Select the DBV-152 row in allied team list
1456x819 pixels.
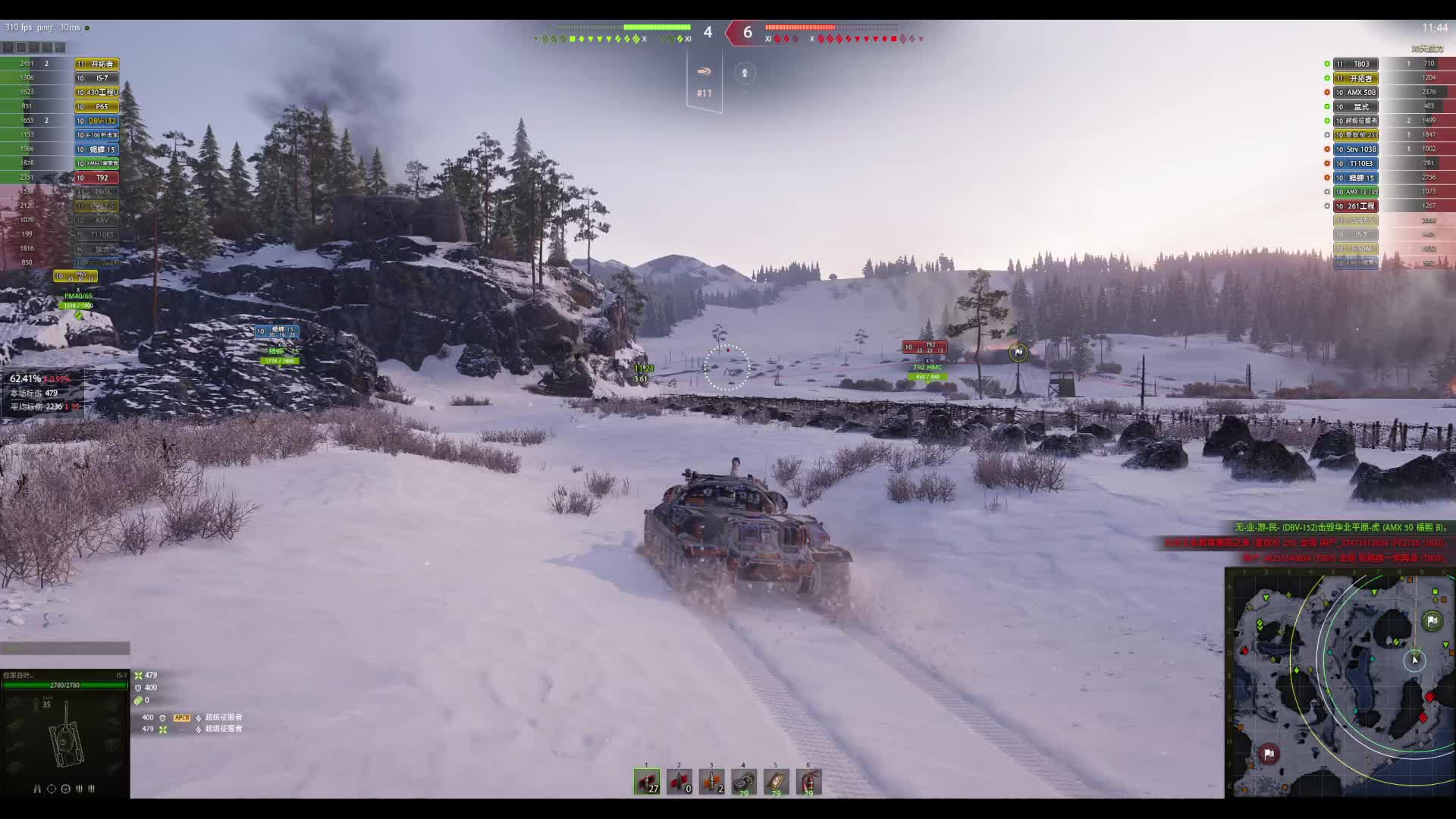[x=96, y=121]
